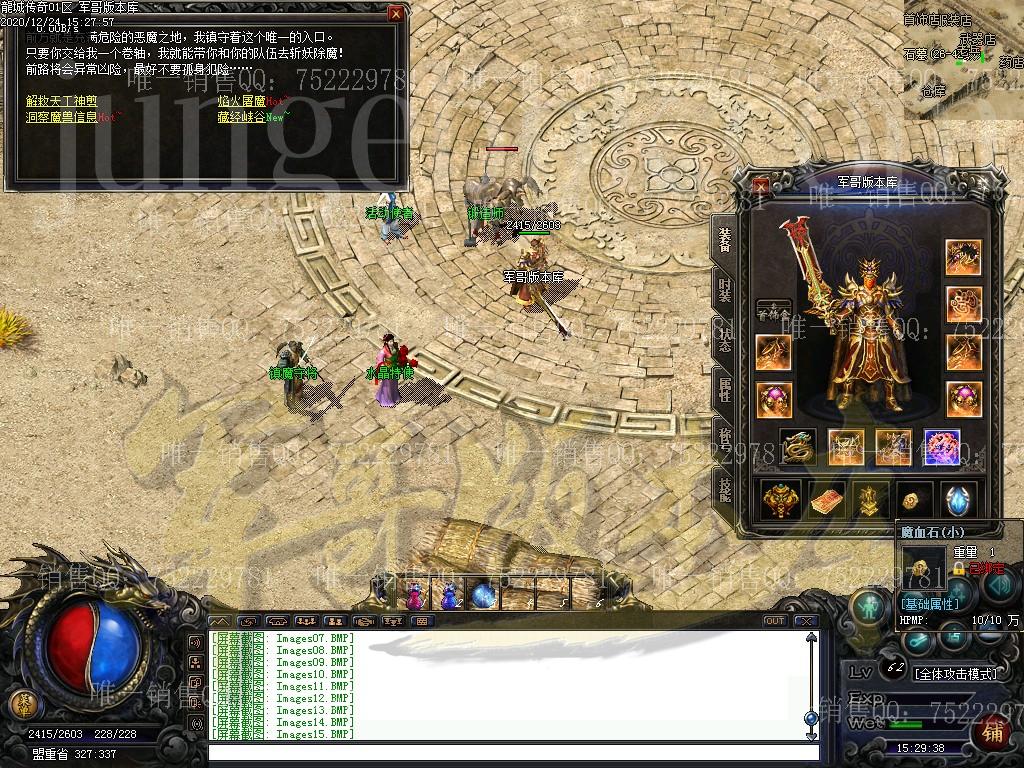Close the character equipment panel

click(762, 185)
